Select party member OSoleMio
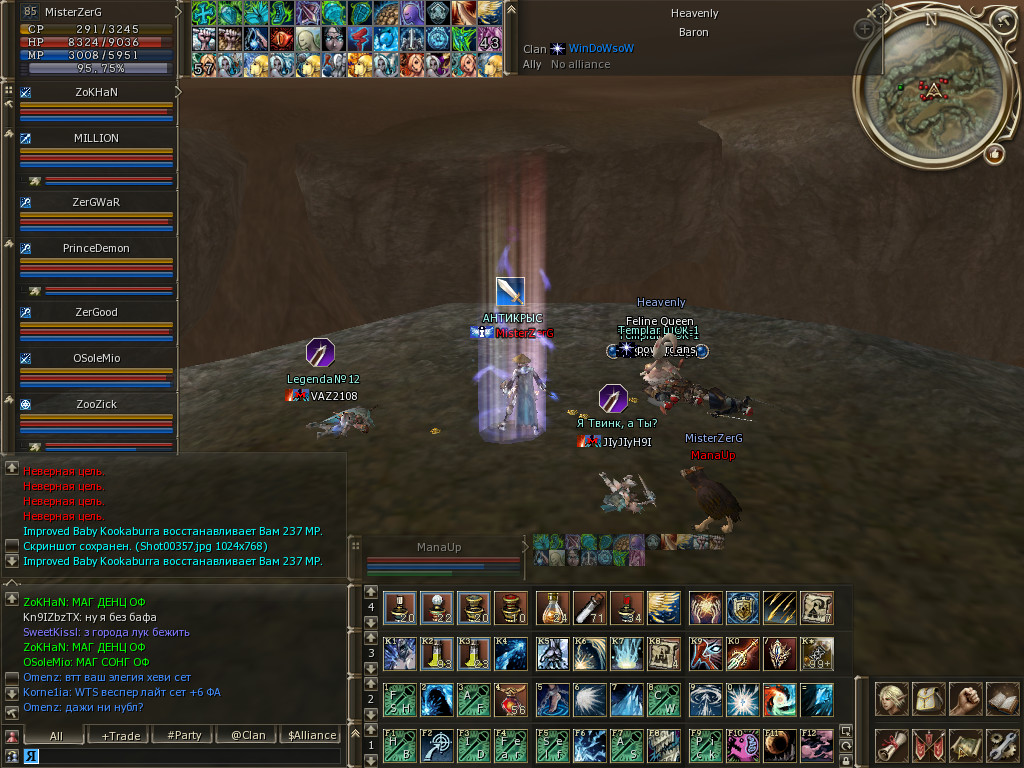 pos(96,358)
